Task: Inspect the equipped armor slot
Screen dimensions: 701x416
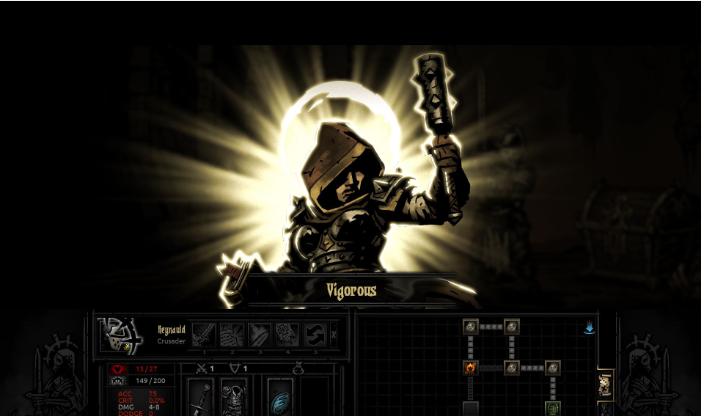Action: (x=234, y=397)
